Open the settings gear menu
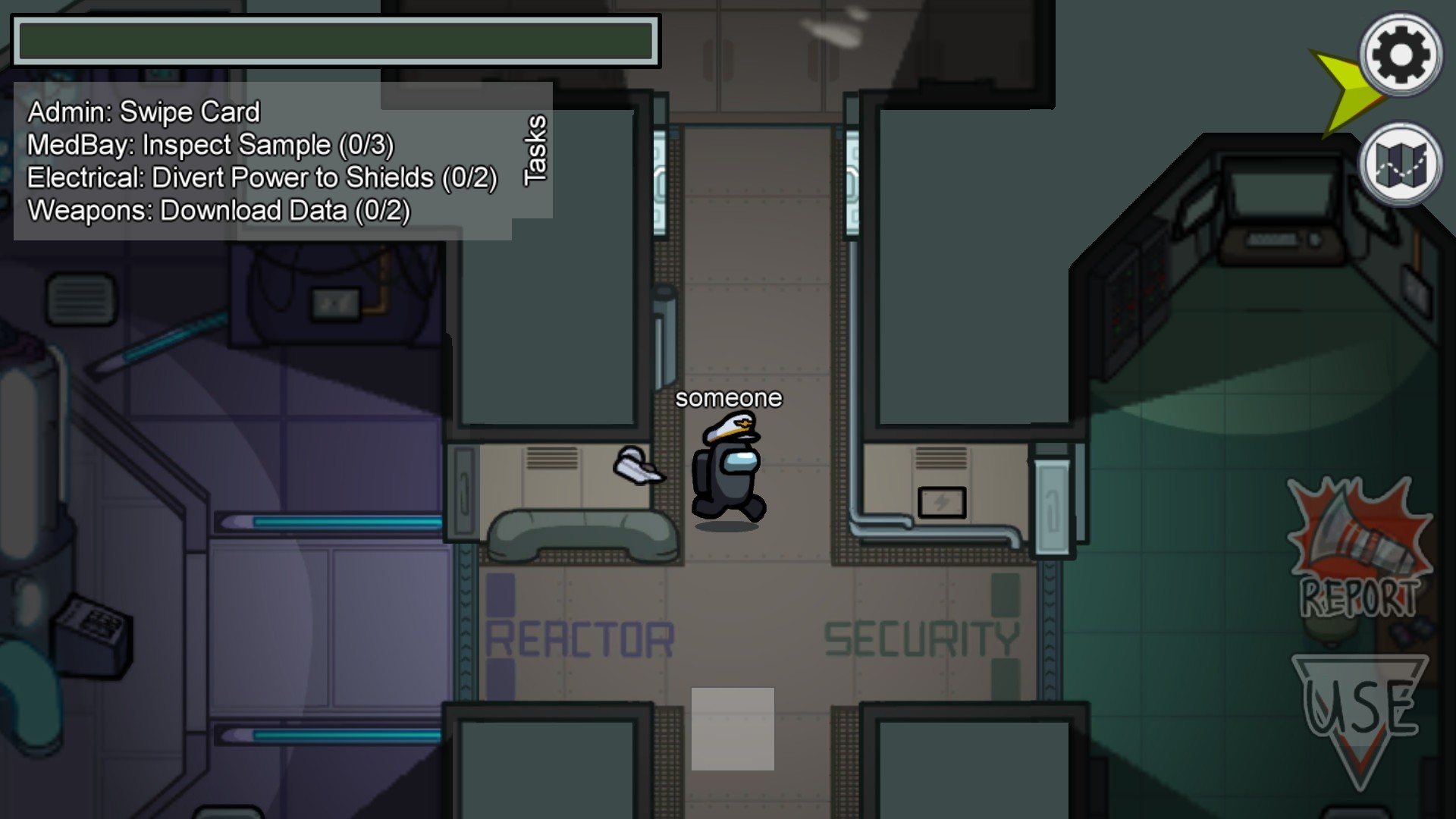 (1400, 53)
